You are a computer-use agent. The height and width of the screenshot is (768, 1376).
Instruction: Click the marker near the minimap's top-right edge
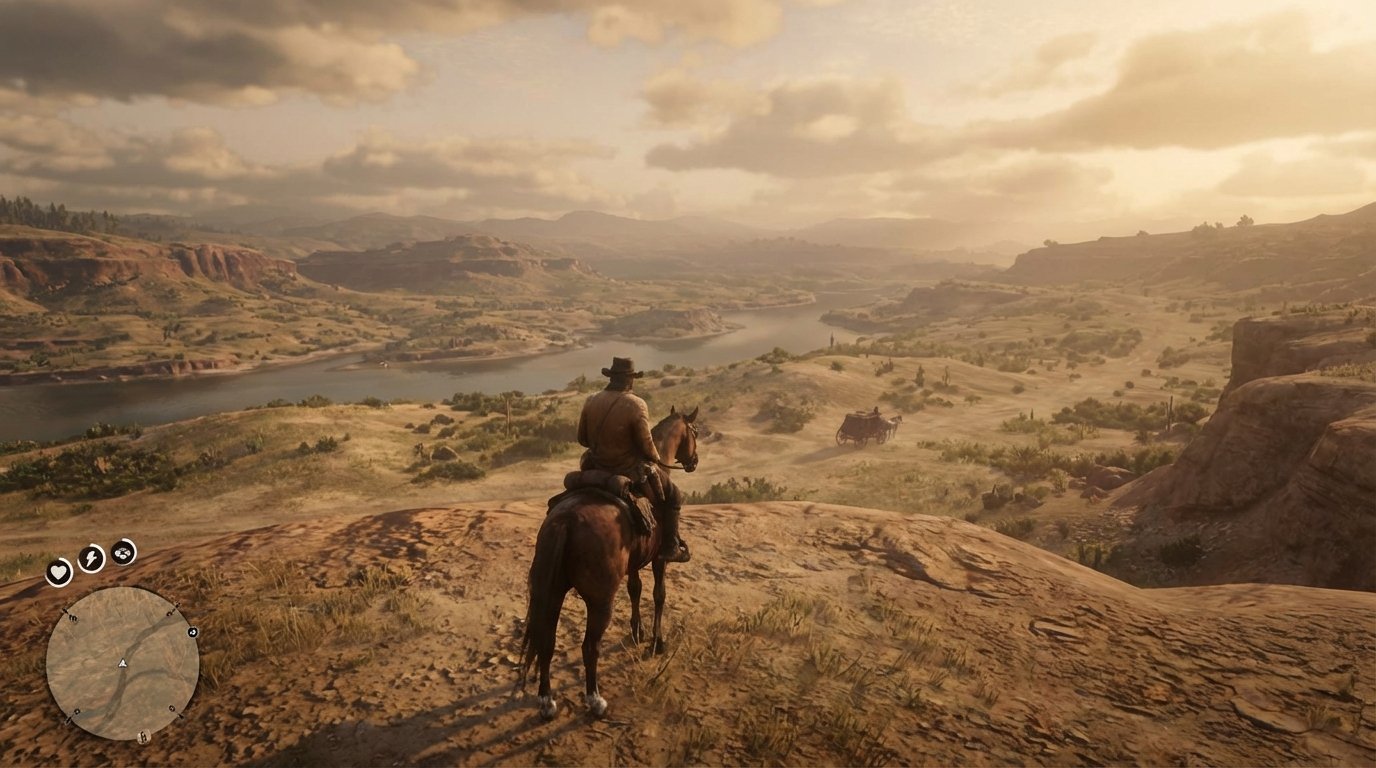pos(169,611)
